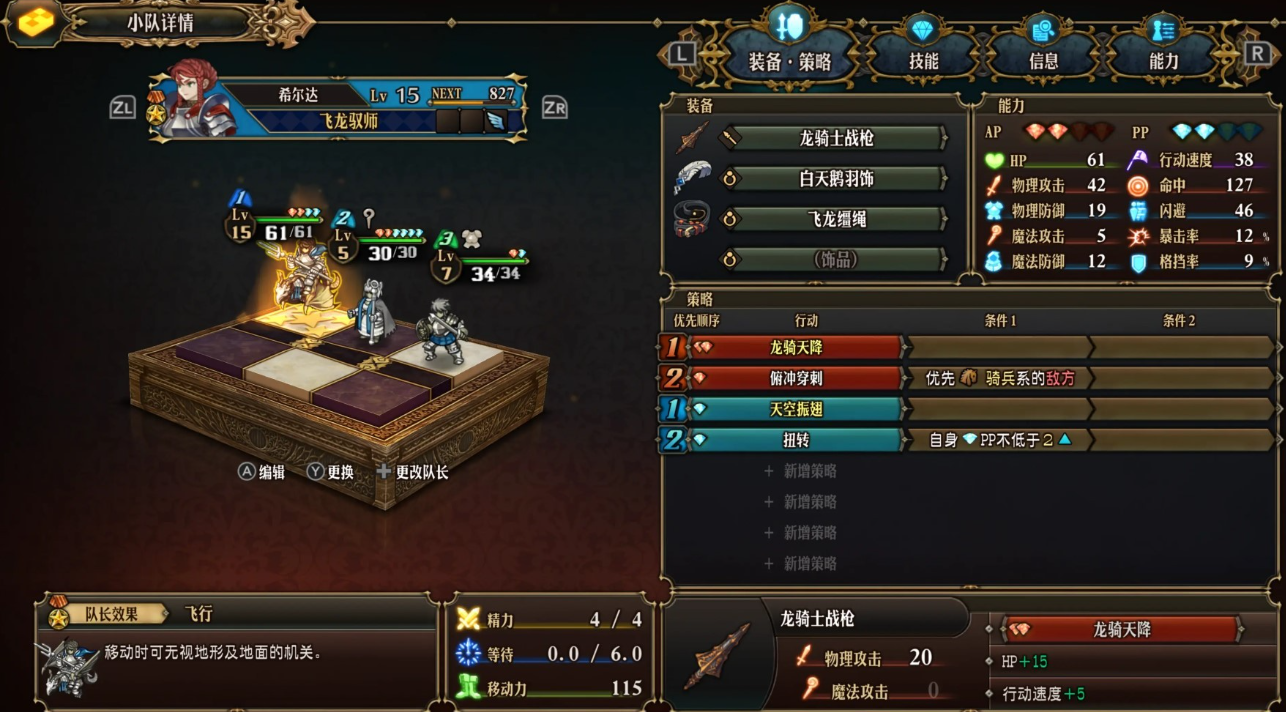
Task: Select the 龙骑天降 tactic row
Action: tap(795, 347)
